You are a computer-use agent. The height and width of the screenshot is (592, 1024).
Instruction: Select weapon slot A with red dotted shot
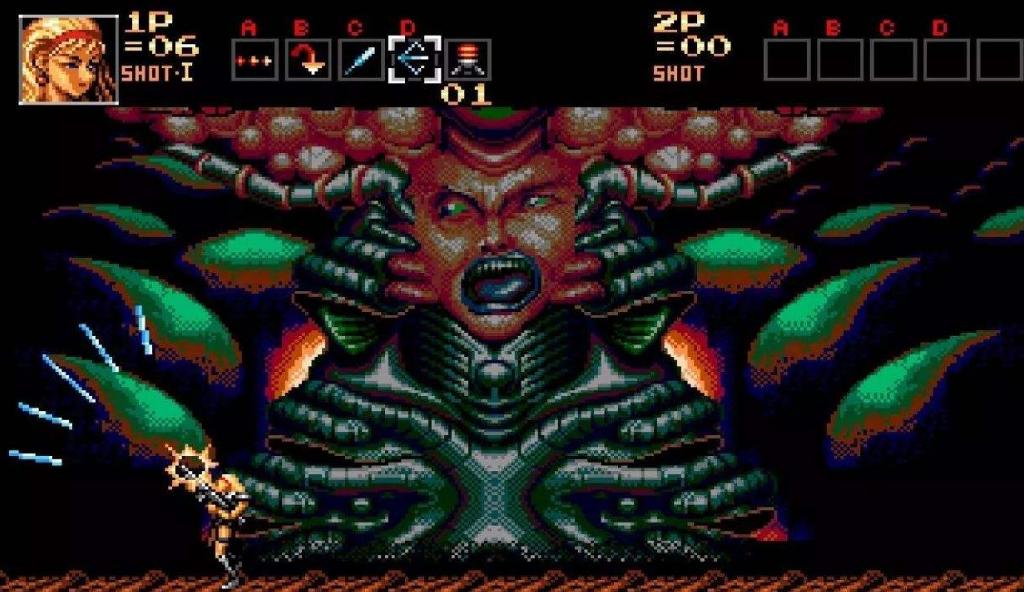(255, 60)
